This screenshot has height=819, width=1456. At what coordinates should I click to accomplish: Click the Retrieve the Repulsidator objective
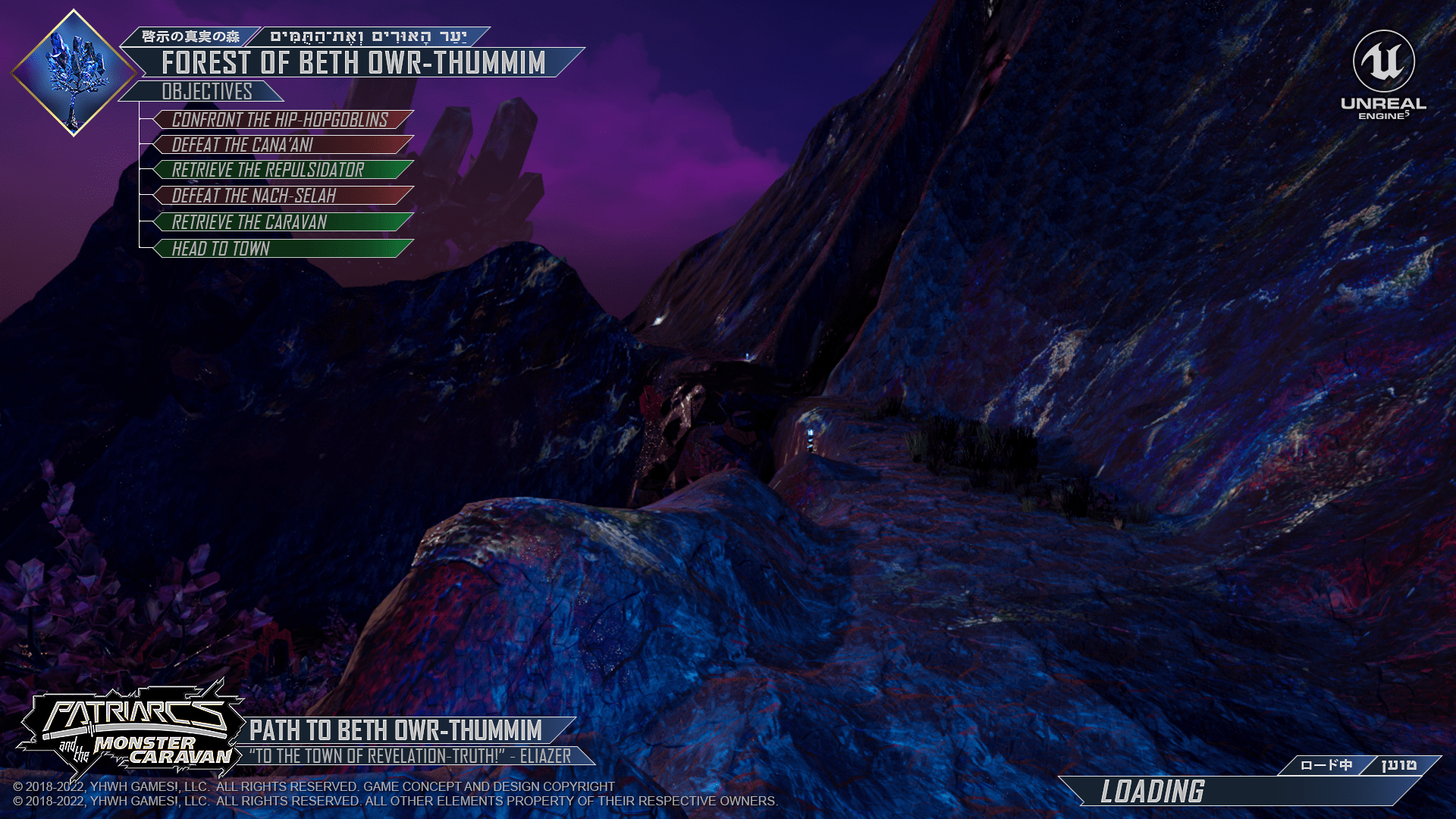[282, 170]
